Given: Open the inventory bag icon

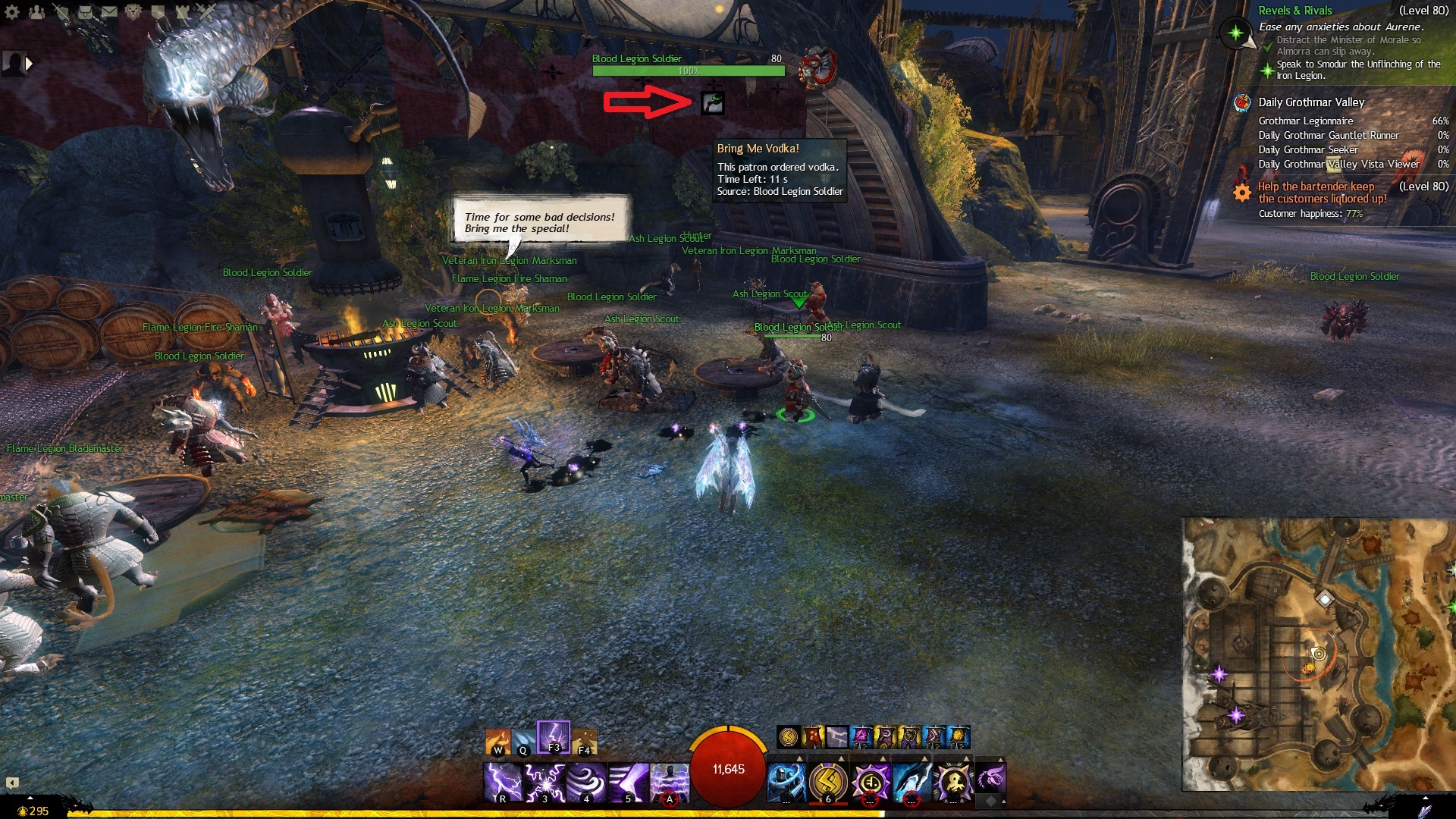Looking at the screenshot, I should pos(85,11).
